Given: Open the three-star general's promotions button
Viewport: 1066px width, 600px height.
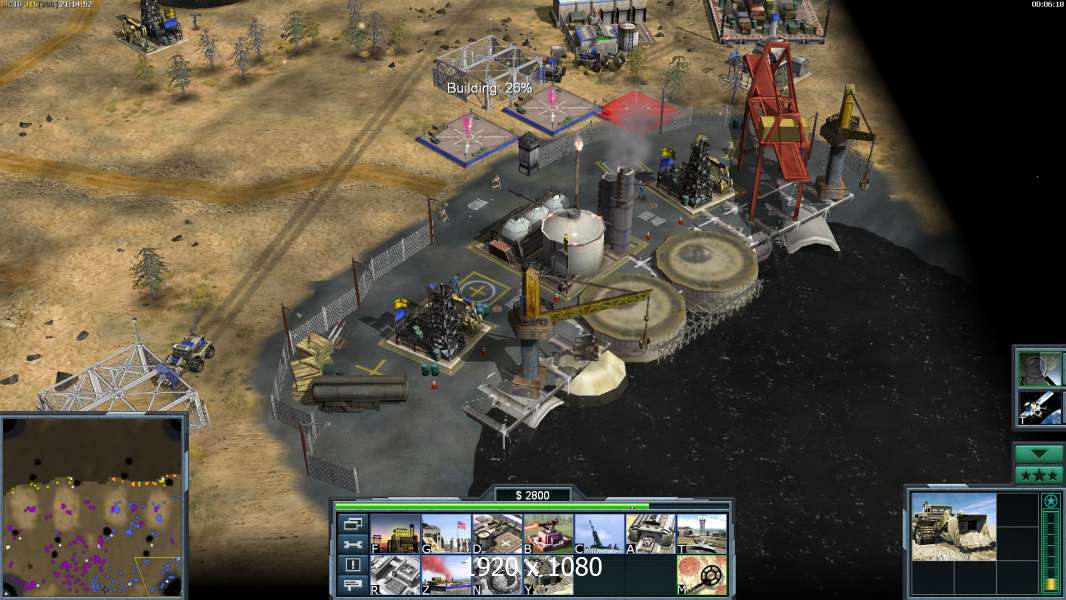Looking at the screenshot, I should (1039, 475).
